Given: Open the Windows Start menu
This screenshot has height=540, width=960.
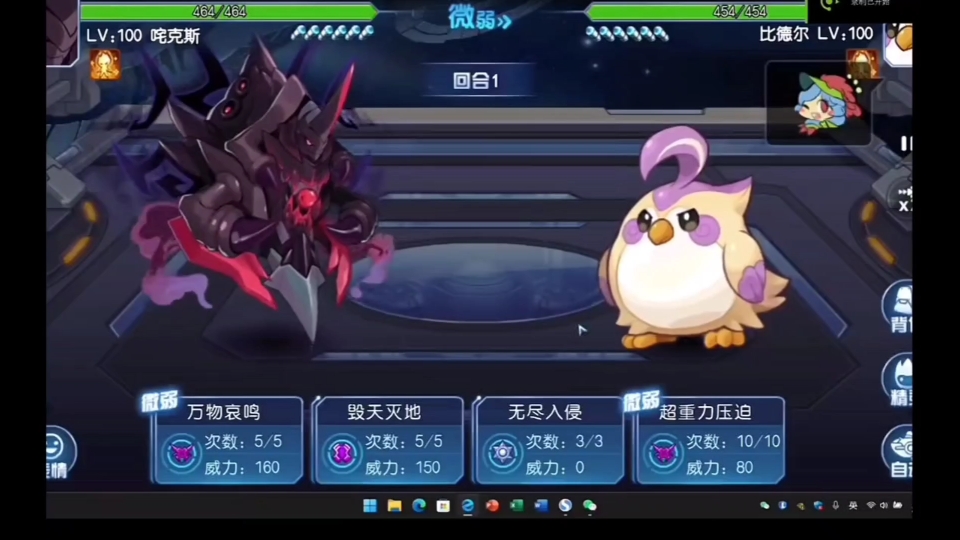Looking at the screenshot, I should [370, 506].
